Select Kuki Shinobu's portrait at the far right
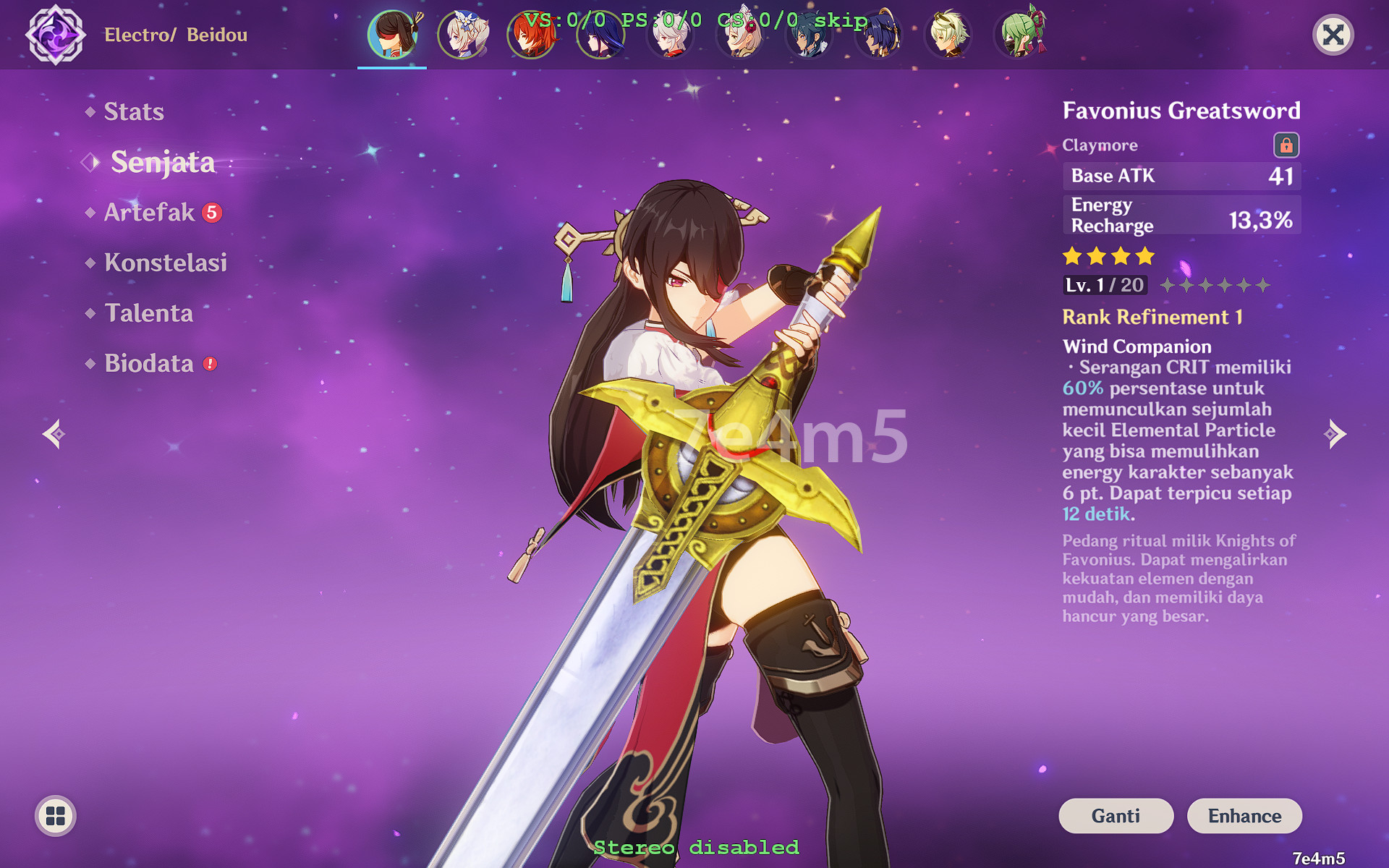This screenshot has height=868, width=1389. click(1020, 34)
